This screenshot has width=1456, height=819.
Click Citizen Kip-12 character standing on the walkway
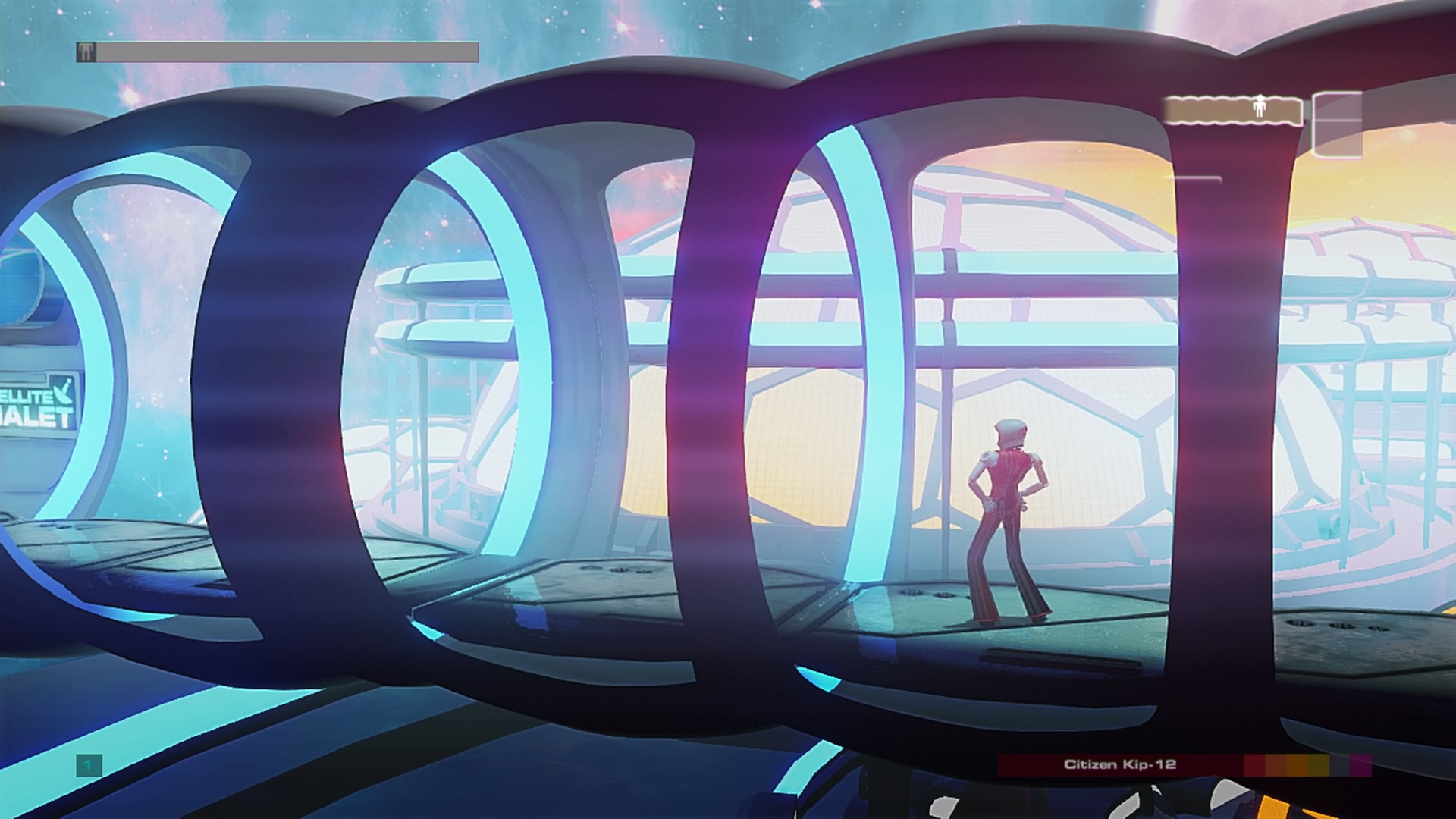[x=1009, y=516]
